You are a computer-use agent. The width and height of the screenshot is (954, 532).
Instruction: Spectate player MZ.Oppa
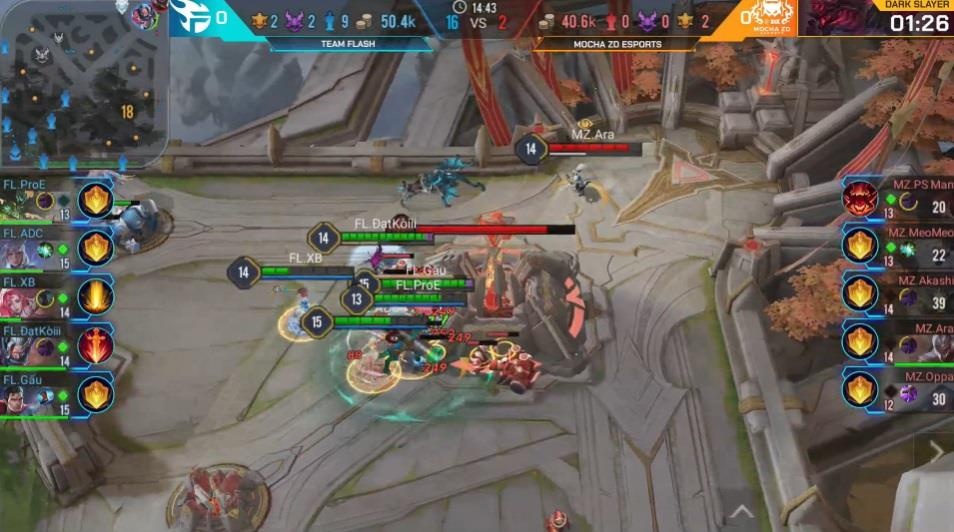click(x=900, y=390)
